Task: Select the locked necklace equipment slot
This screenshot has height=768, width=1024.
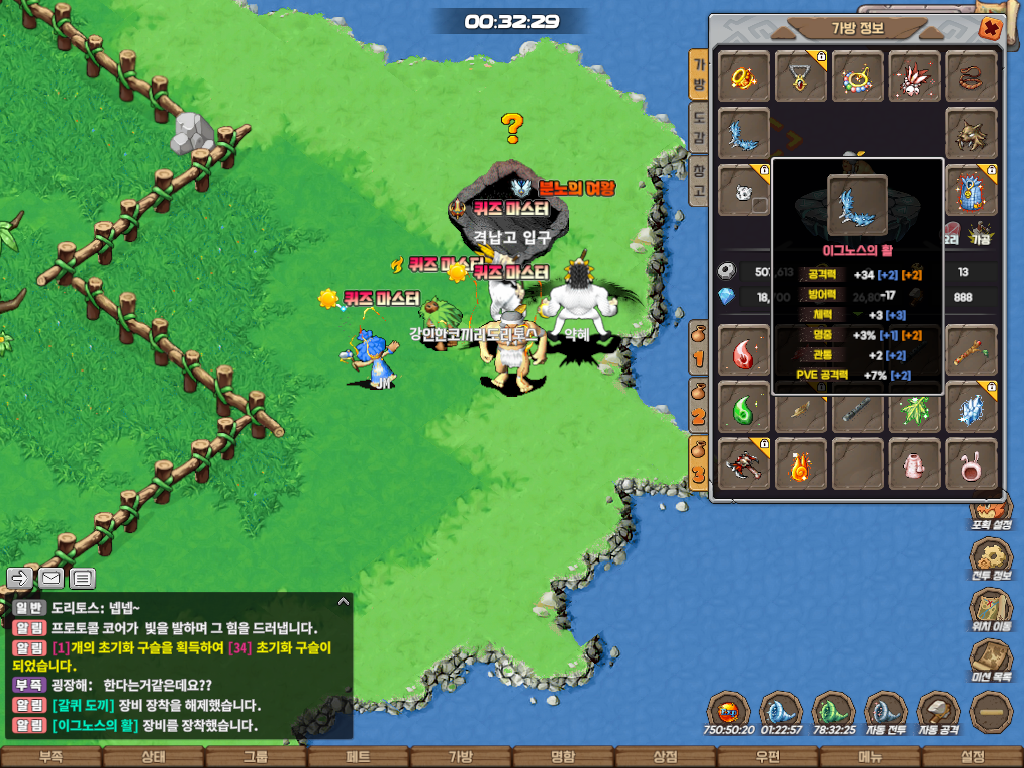Action: click(x=801, y=76)
